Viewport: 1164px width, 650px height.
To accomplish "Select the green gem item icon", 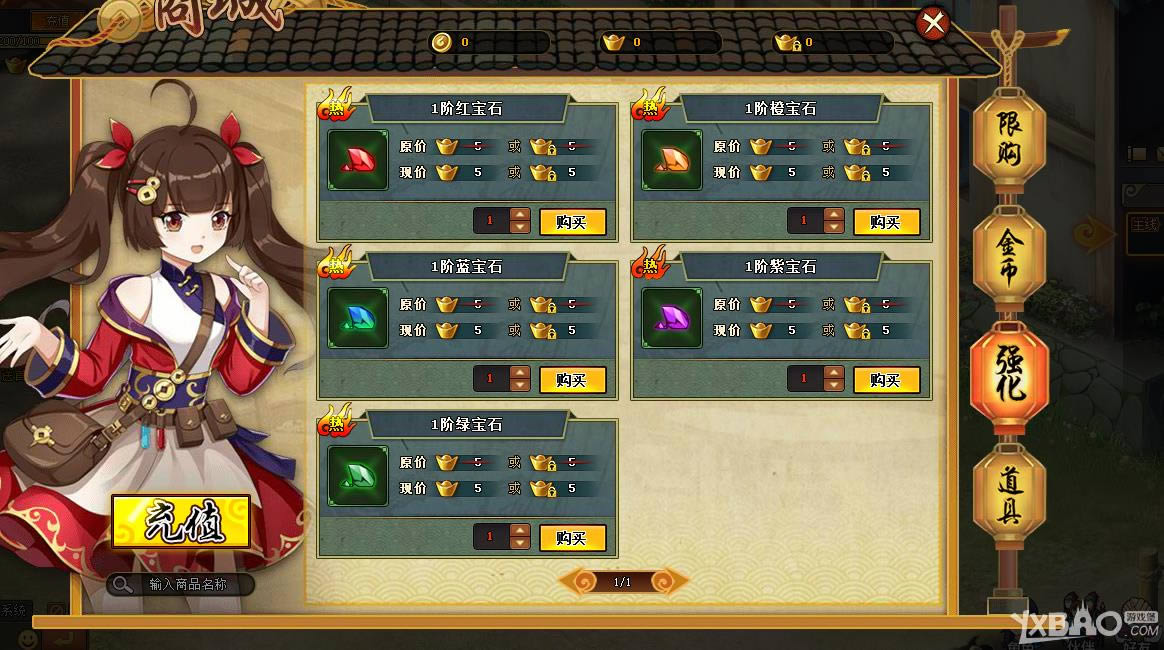I will [358, 476].
